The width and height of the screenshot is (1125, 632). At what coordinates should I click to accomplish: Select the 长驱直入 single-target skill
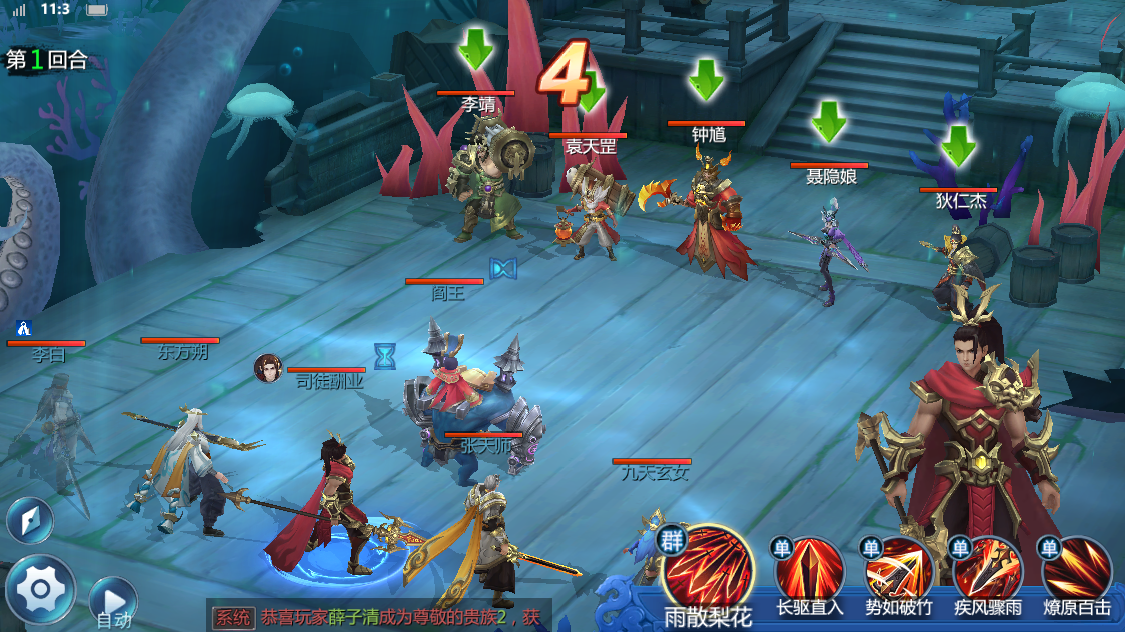809,570
